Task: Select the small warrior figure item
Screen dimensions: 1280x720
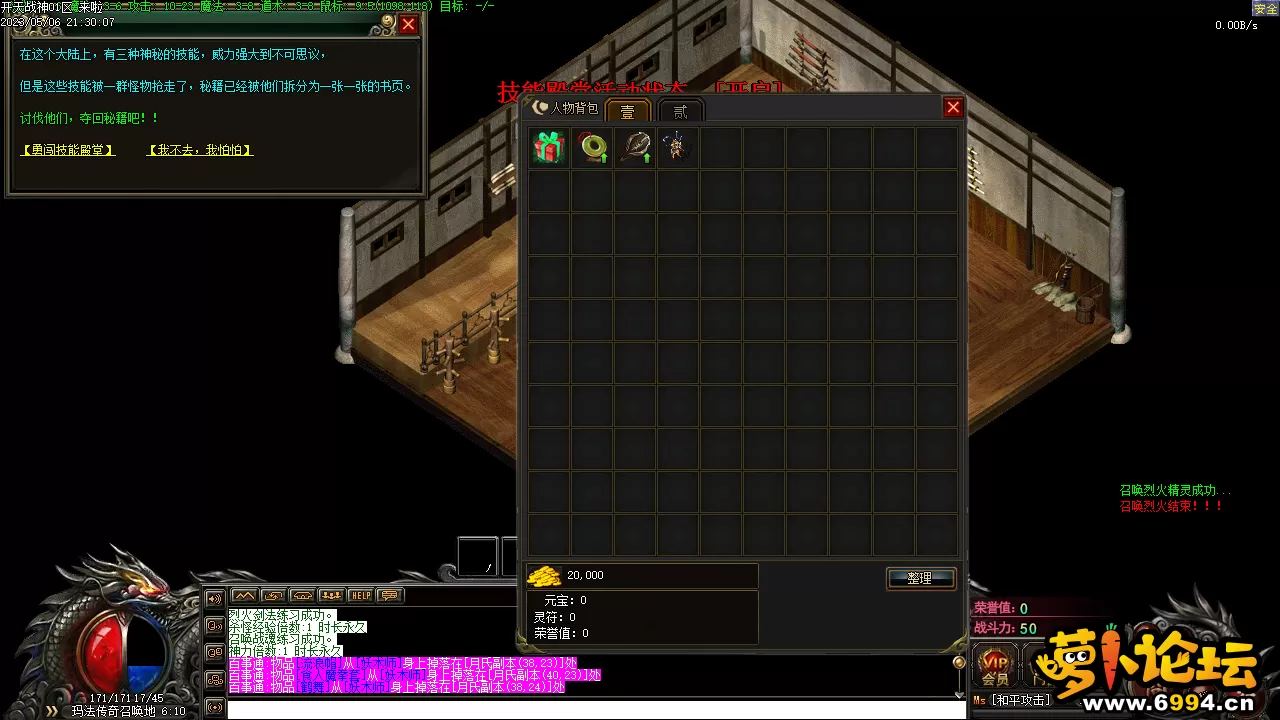Action: coord(678,148)
